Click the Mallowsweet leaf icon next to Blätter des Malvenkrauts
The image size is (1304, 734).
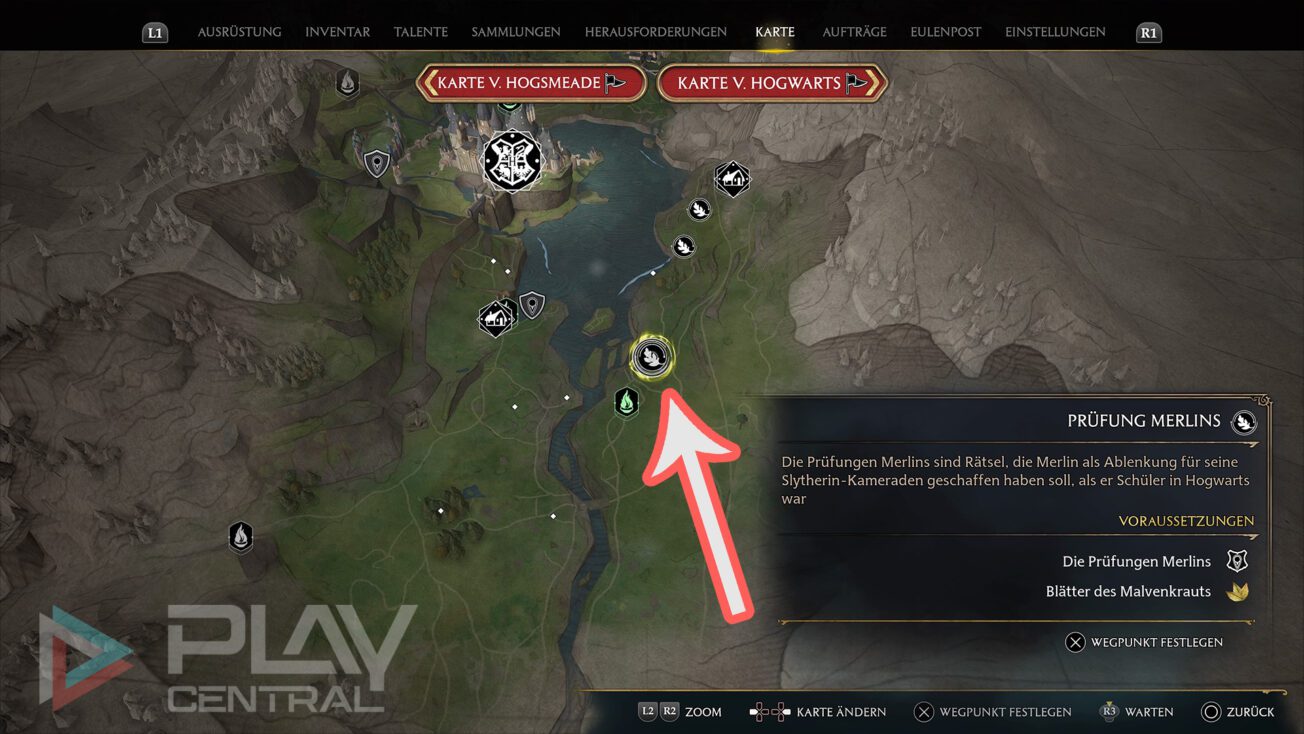point(1237,590)
